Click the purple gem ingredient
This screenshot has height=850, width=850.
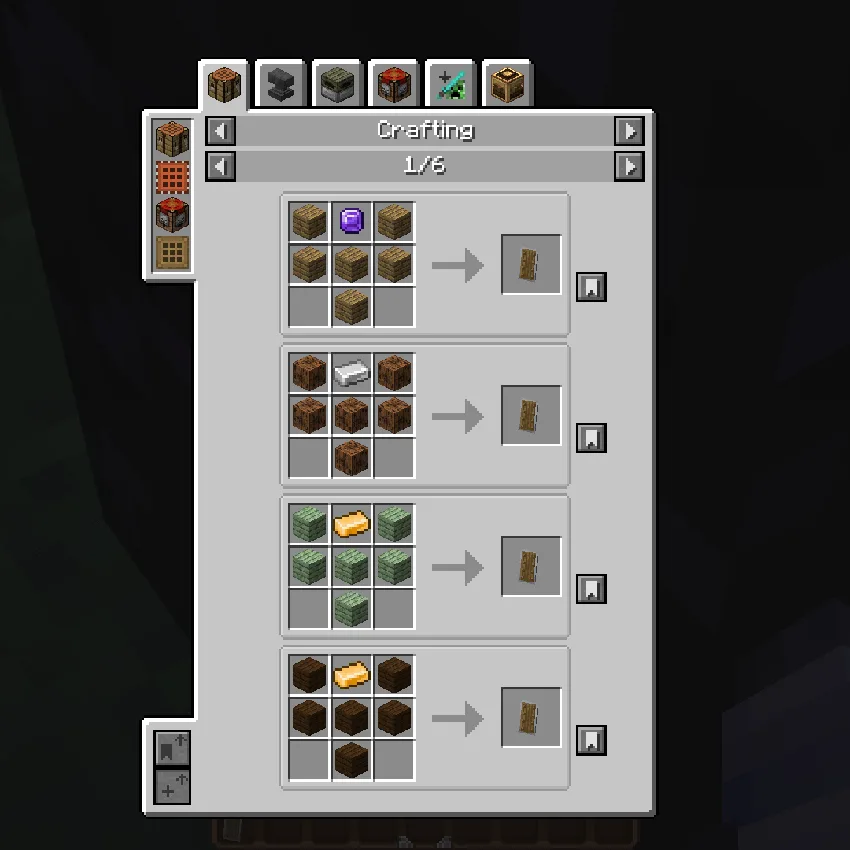[351, 222]
